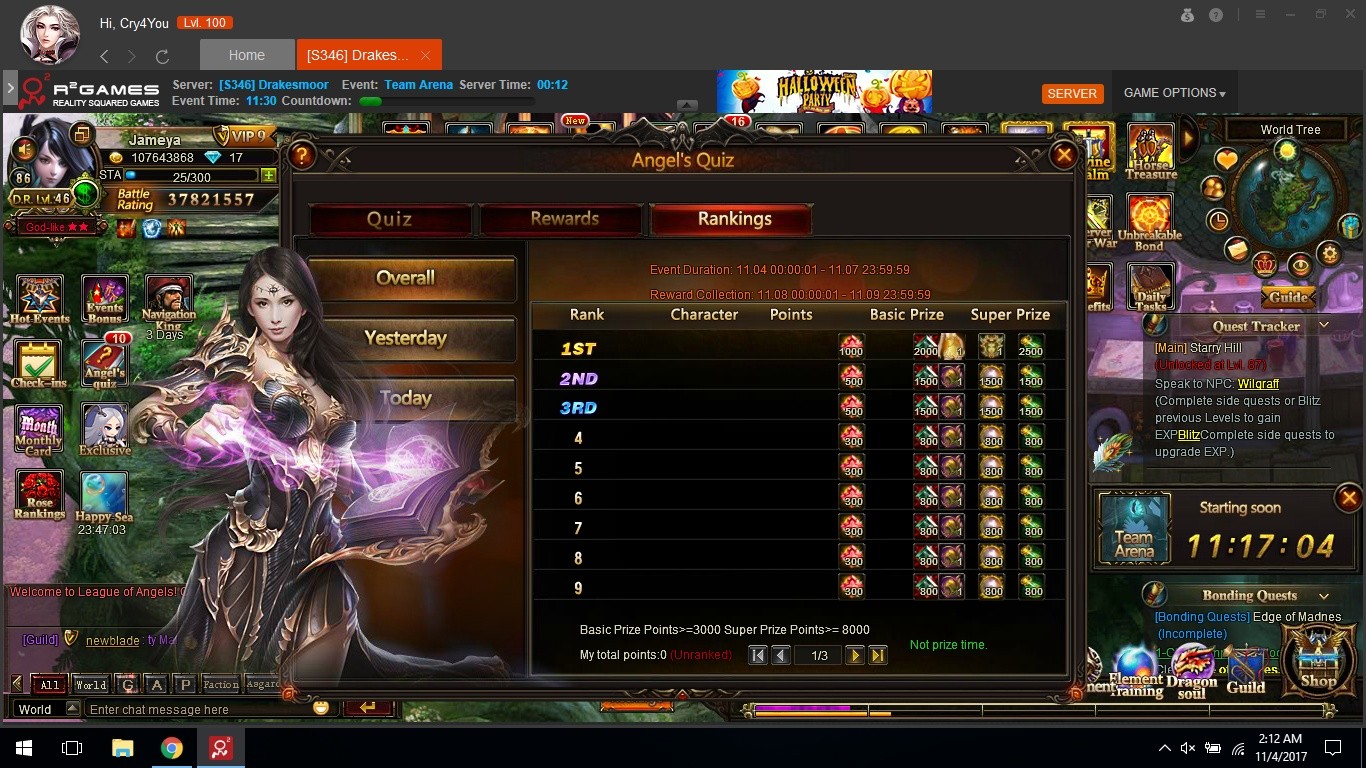Open the Check-ins icon
The height and width of the screenshot is (768, 1366).
(x=39, y=363)
